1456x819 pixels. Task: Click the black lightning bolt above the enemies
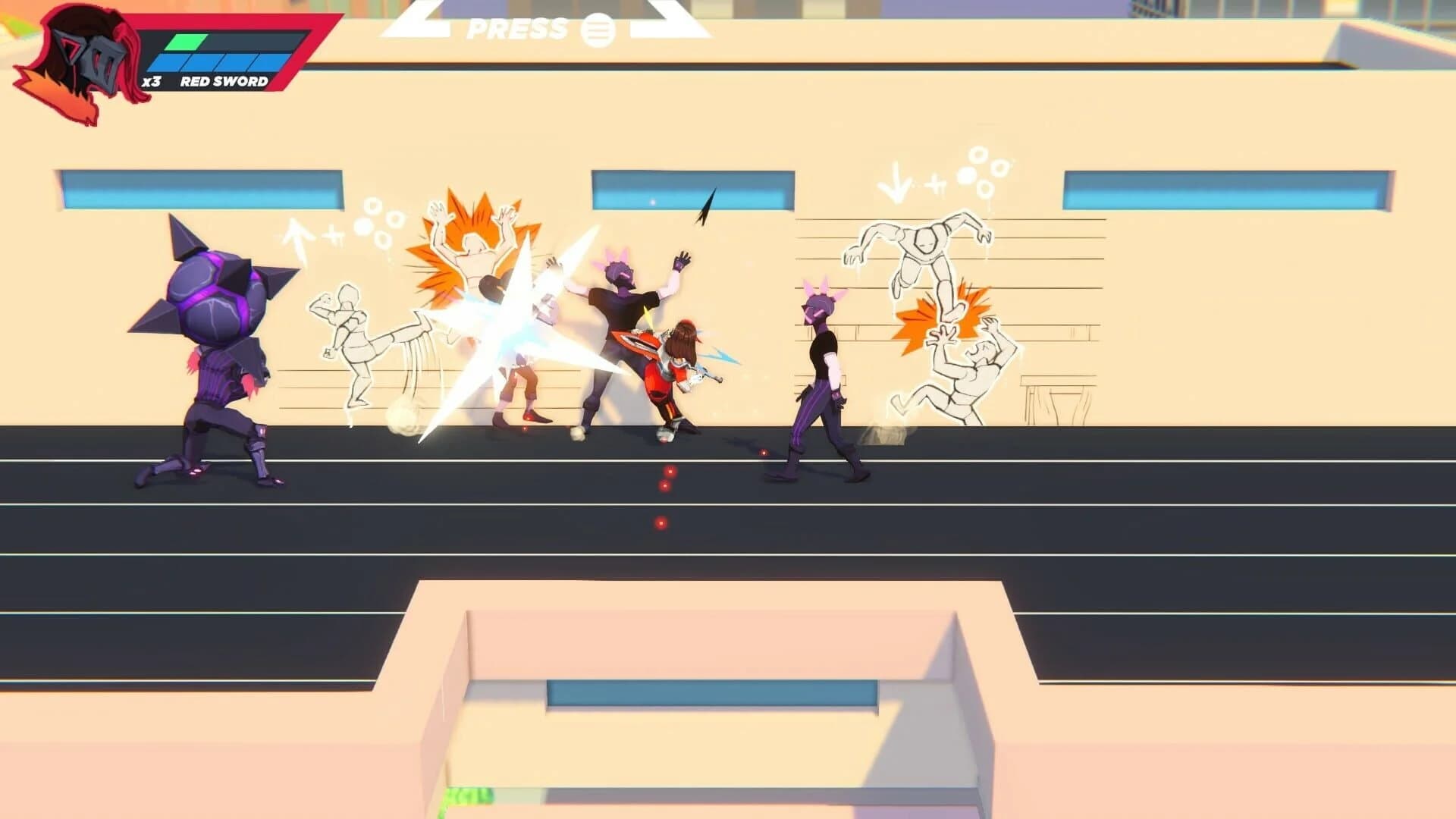click(707, 205)
